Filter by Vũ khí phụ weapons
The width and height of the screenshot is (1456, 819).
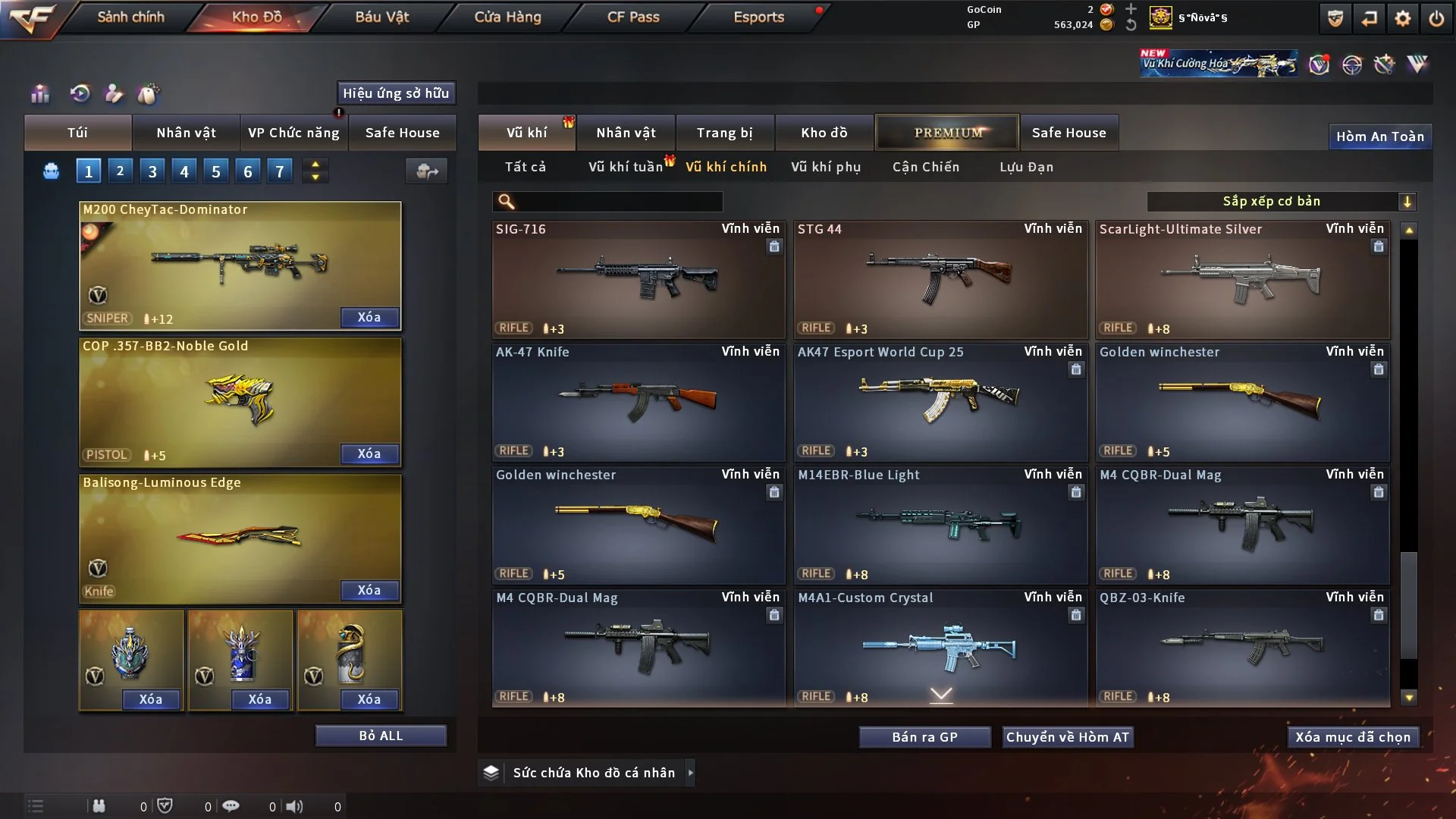tap(826, 167)
